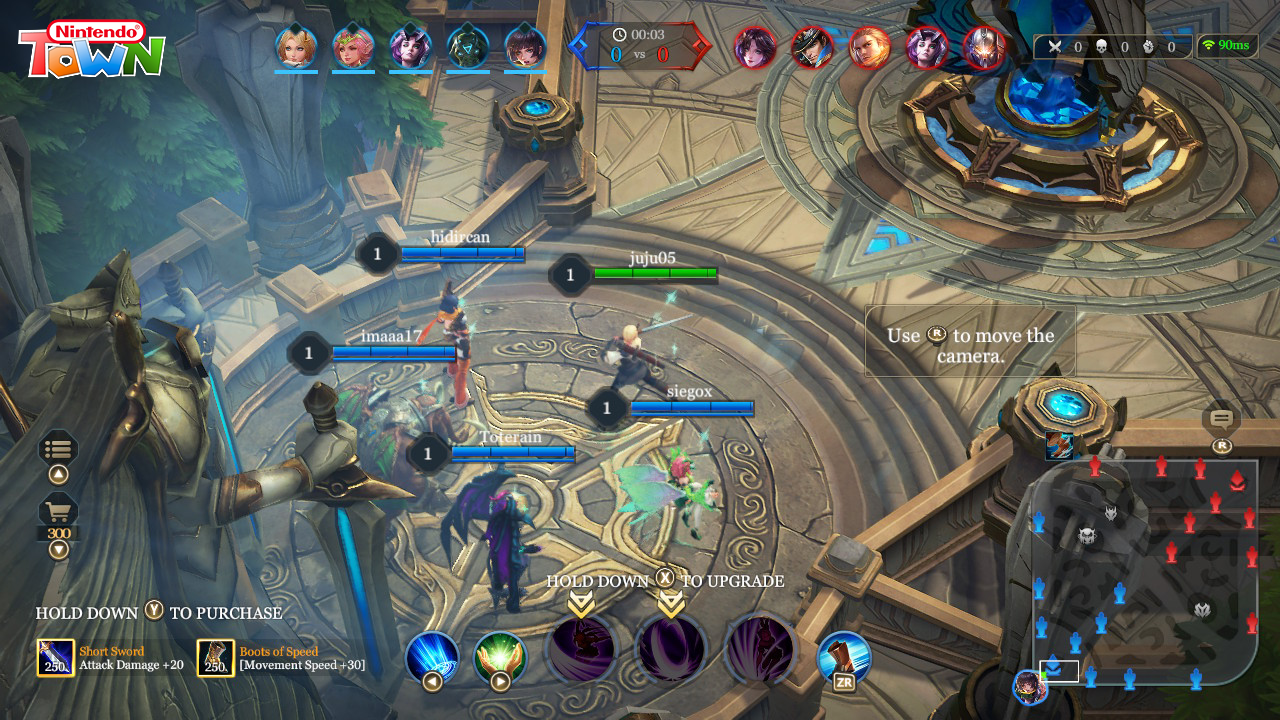The image size is (1280, 720).
Task: Click the battlefield minimap
Action: (x=1145, y=572)
